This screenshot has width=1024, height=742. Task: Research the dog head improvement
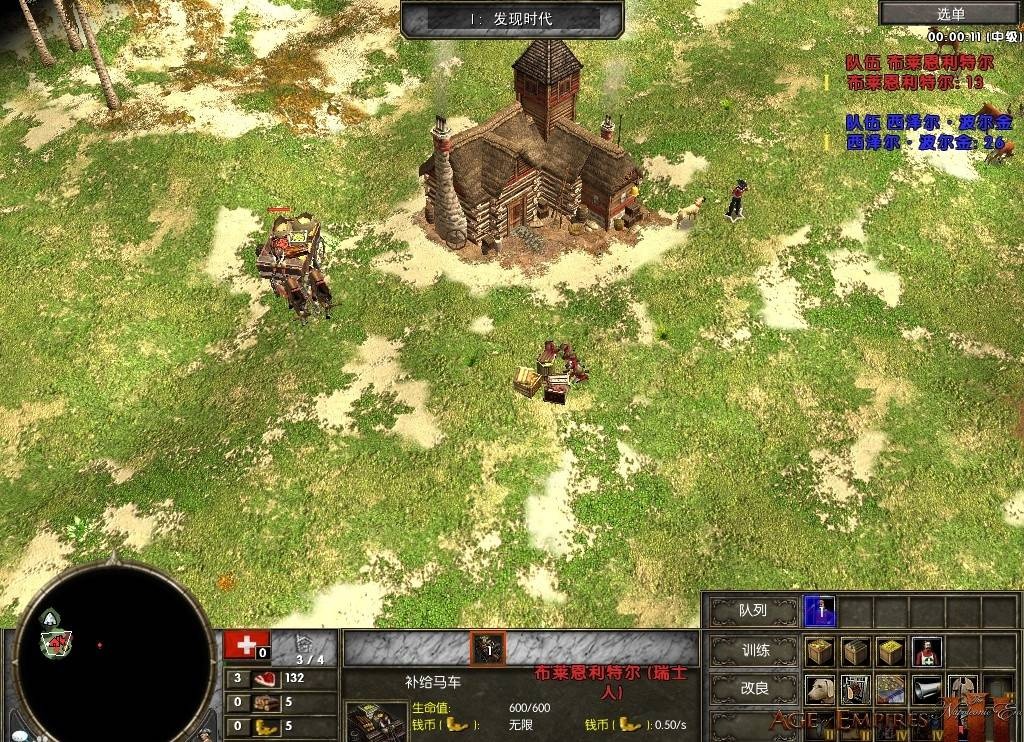821,690
